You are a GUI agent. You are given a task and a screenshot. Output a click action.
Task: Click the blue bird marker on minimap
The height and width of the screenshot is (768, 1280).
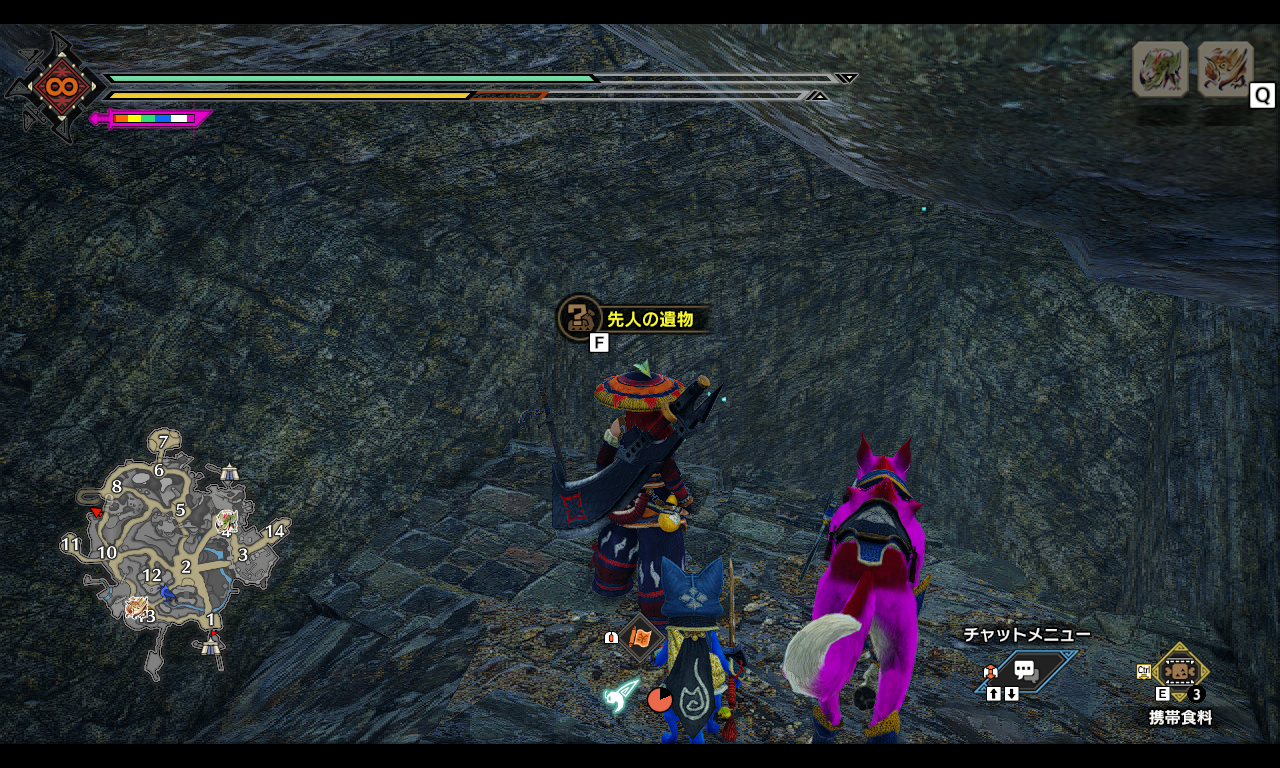[x=169, y=592]
